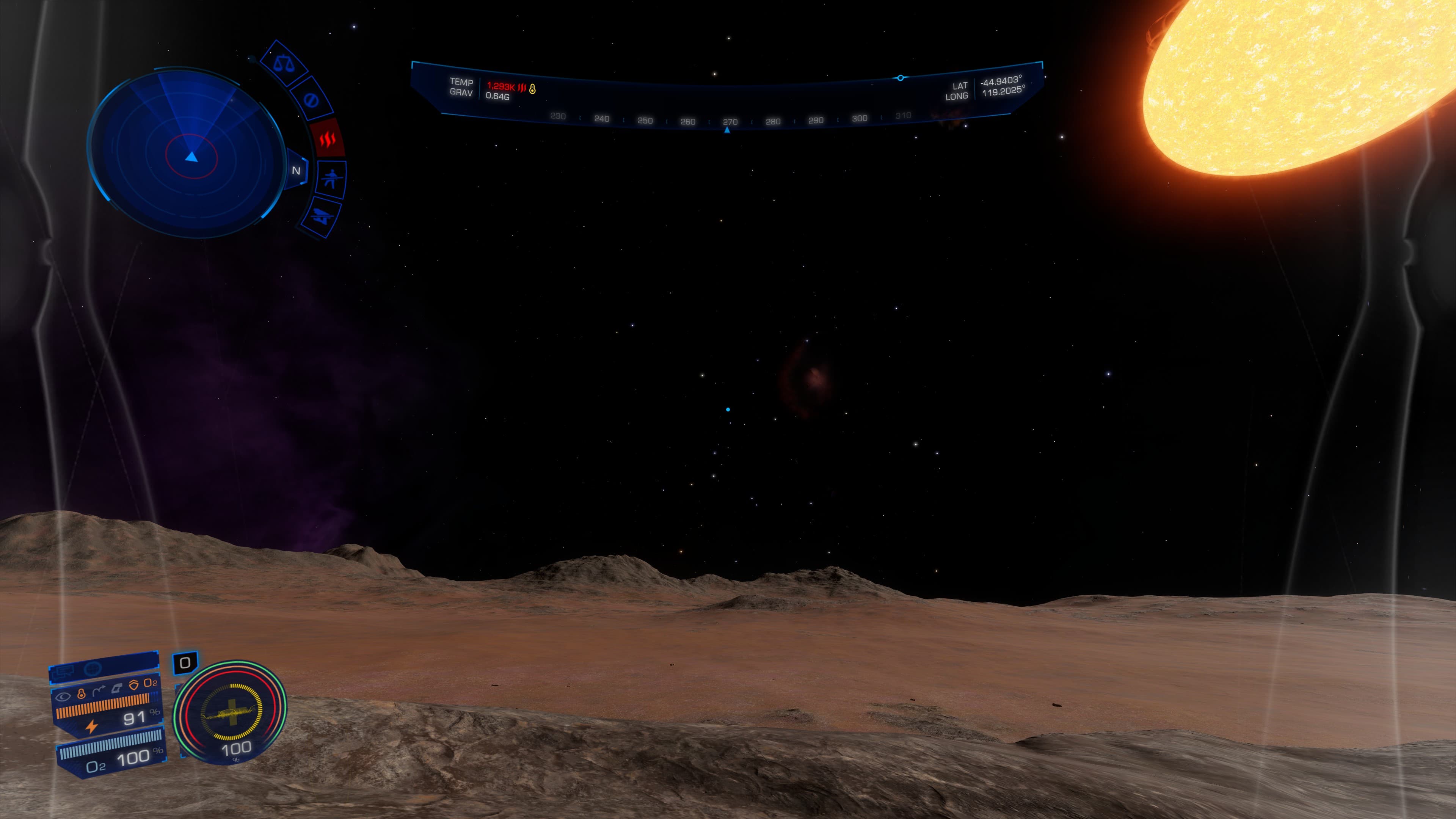The image size is (1456, 819).
Task: Open the chat bubbles comms icon
Action: tap(63, 672)
